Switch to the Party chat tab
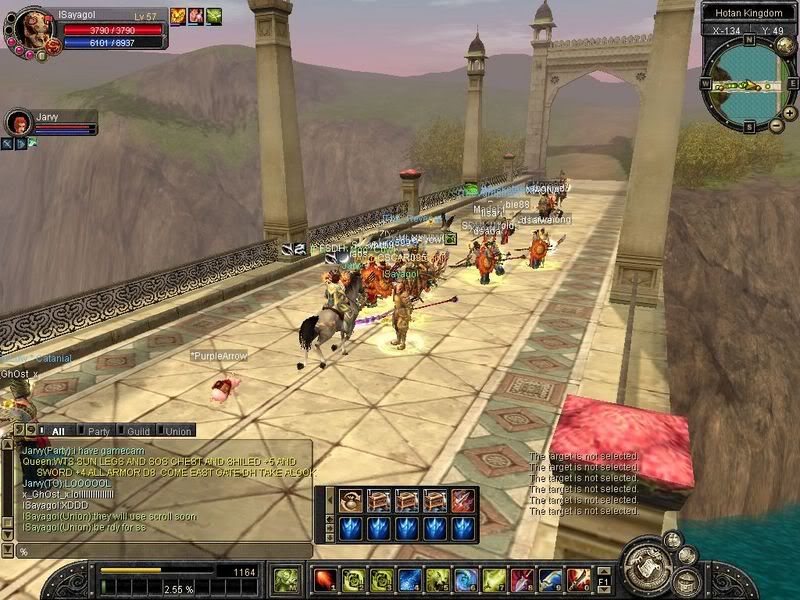The width and height of the screenshot is (800, 600). point(98,431)
